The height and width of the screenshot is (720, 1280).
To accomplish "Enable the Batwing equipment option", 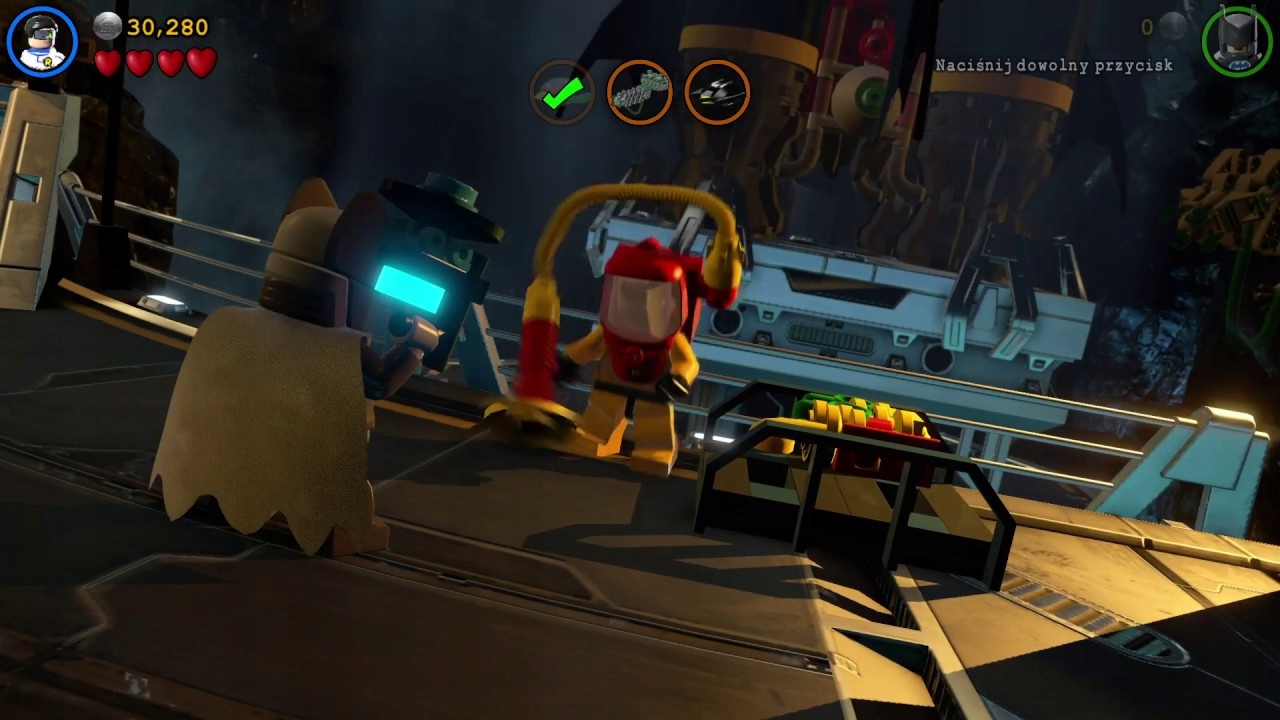I will 716,92.
